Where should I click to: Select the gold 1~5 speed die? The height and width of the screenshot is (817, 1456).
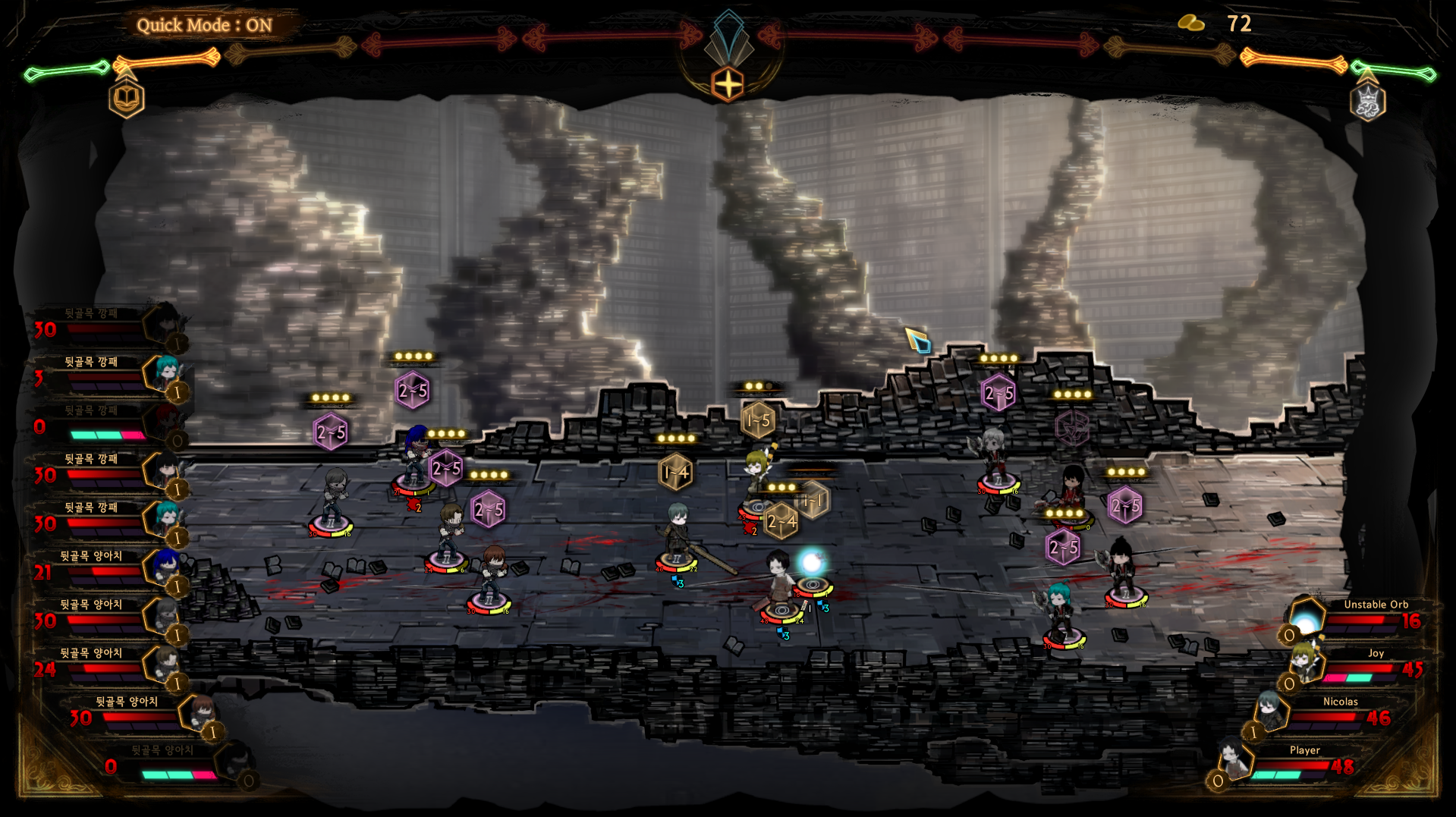(x=757, y=420)
